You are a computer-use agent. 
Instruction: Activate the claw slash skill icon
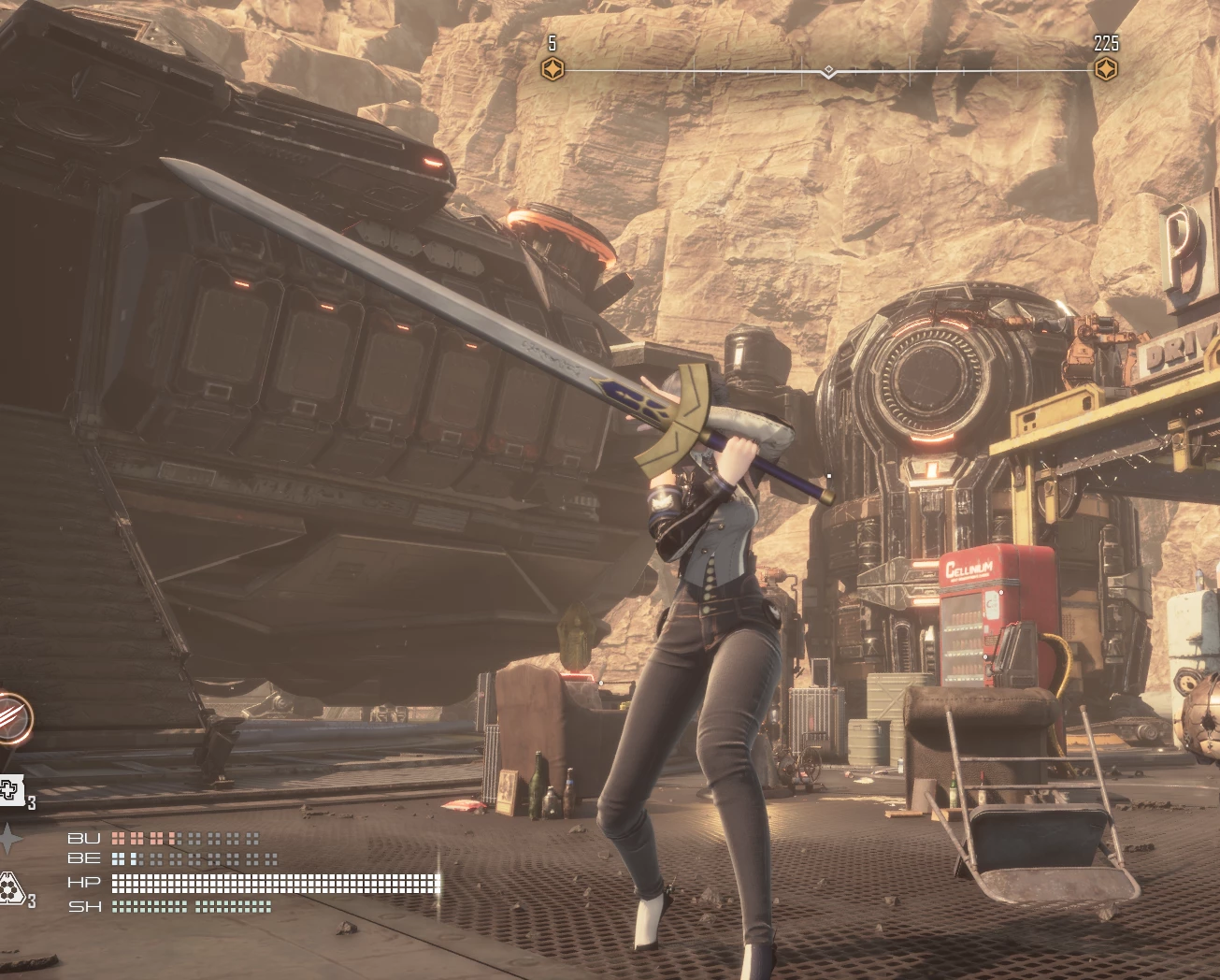tap(11, 718)
